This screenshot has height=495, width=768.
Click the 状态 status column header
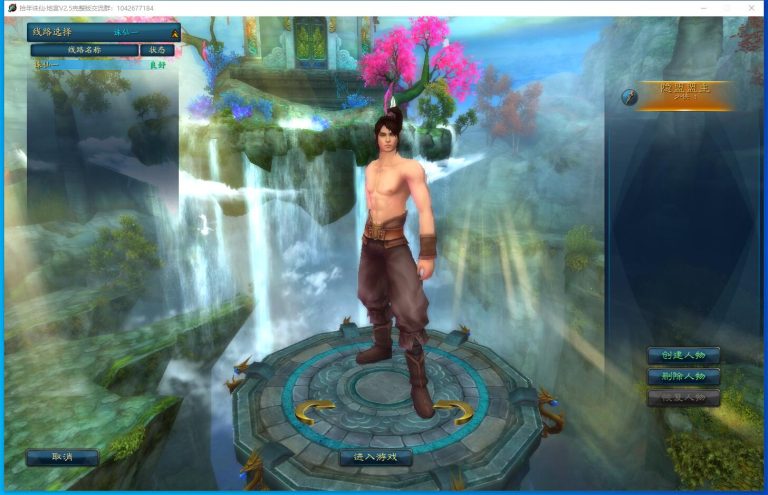tap(157, 49)
